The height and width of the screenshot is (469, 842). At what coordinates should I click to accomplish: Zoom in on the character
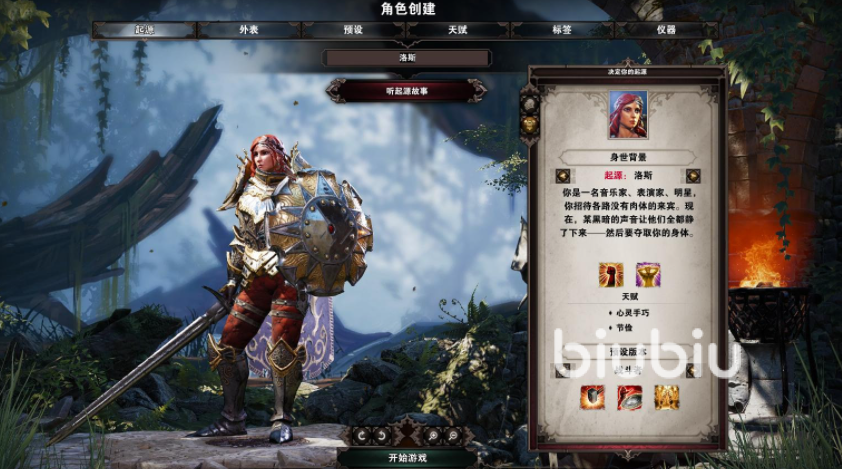(x=434, y=436)
